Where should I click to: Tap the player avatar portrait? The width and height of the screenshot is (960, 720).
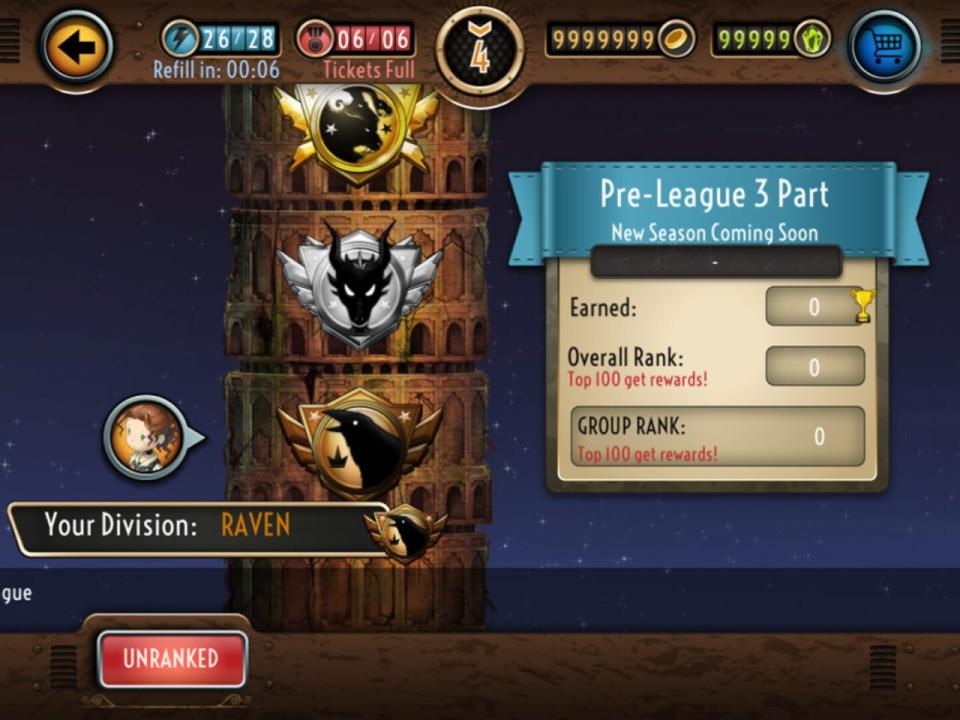(146, 437)
